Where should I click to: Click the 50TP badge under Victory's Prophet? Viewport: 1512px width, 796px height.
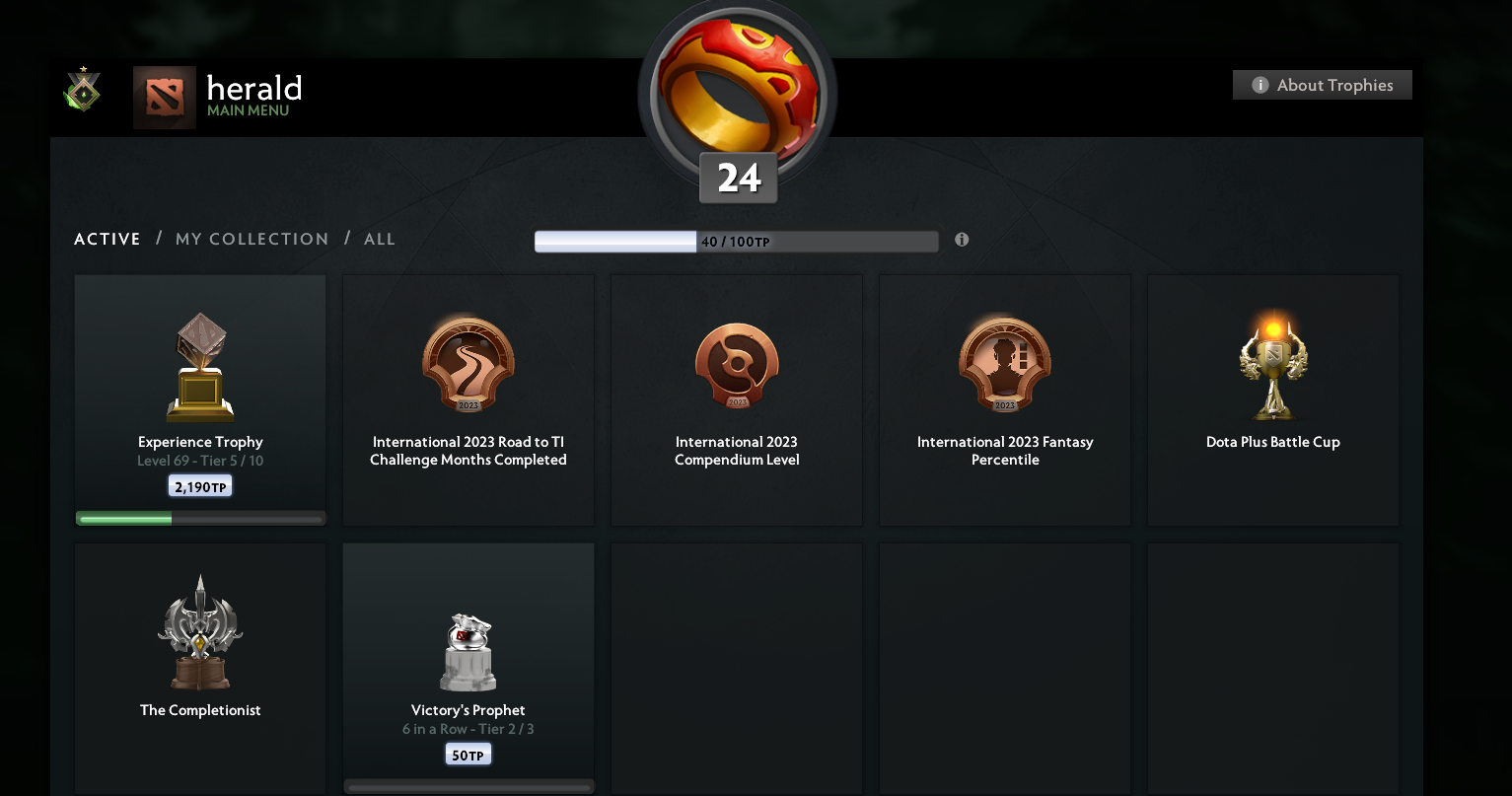point(468,754)
